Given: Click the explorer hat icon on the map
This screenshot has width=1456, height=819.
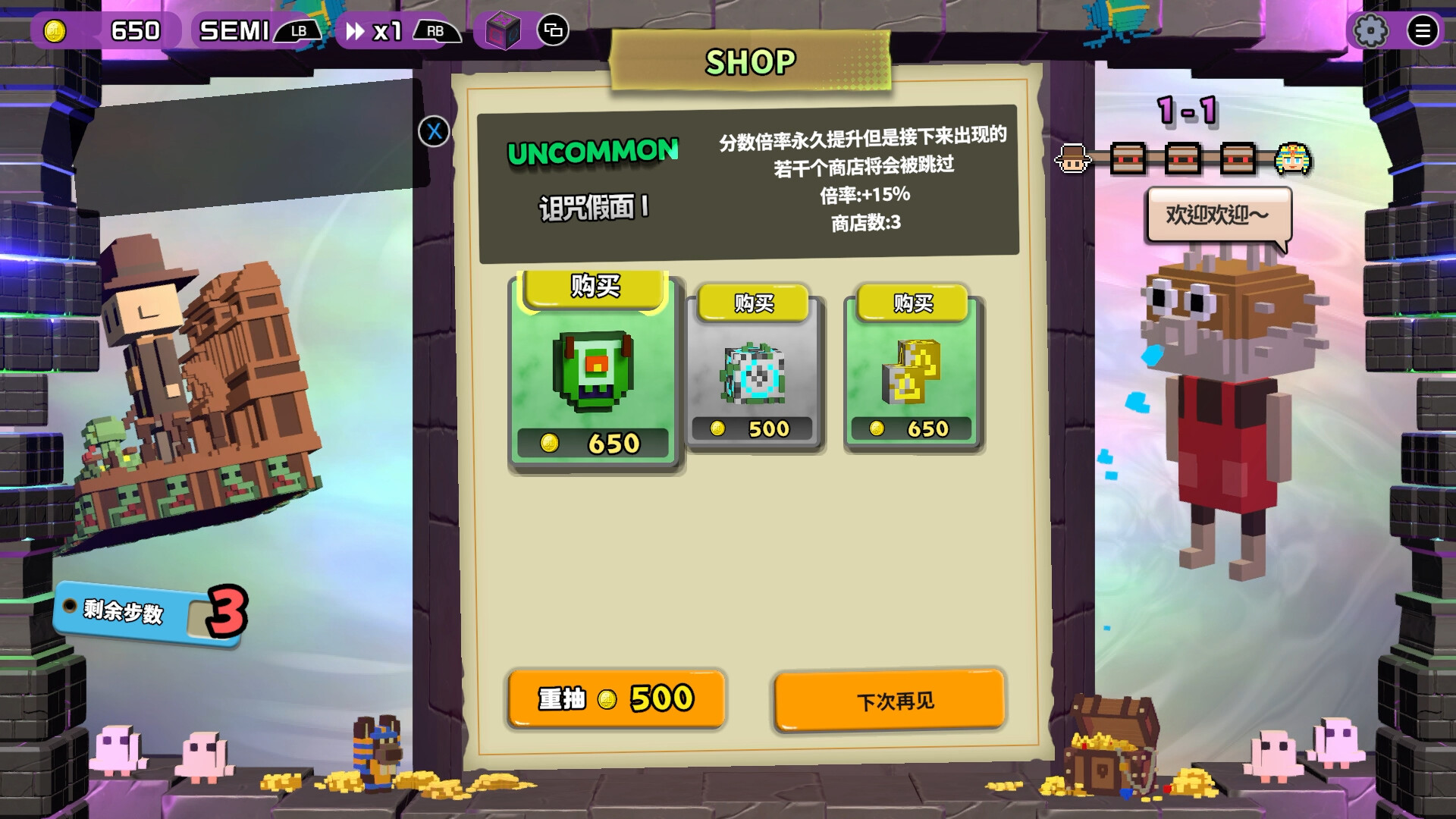Looking at the screenshot, I should pos(1072,159).
